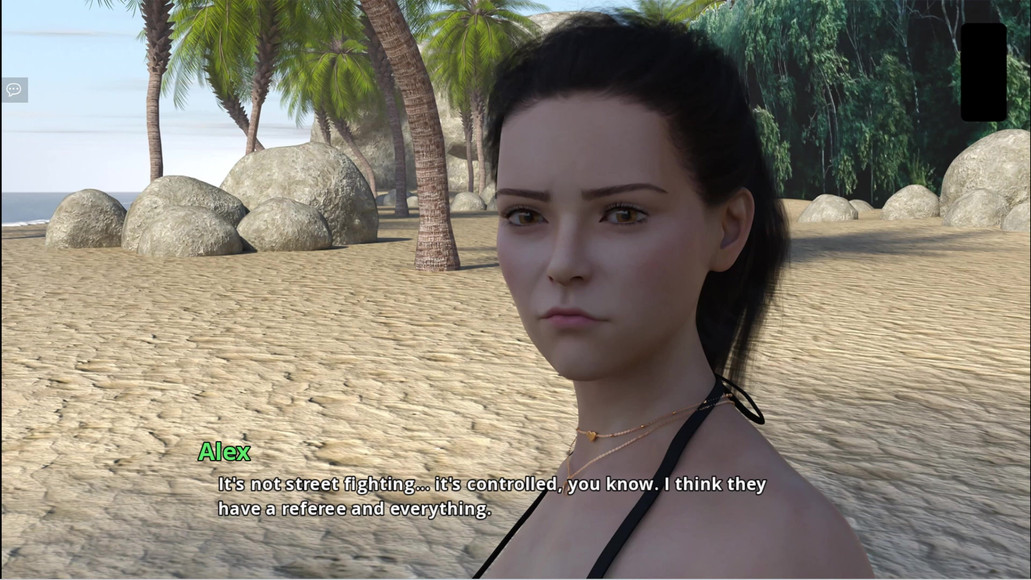Screen dimensions: 1031x580
Task: Open the black phone icon
Action: [983, 72]
